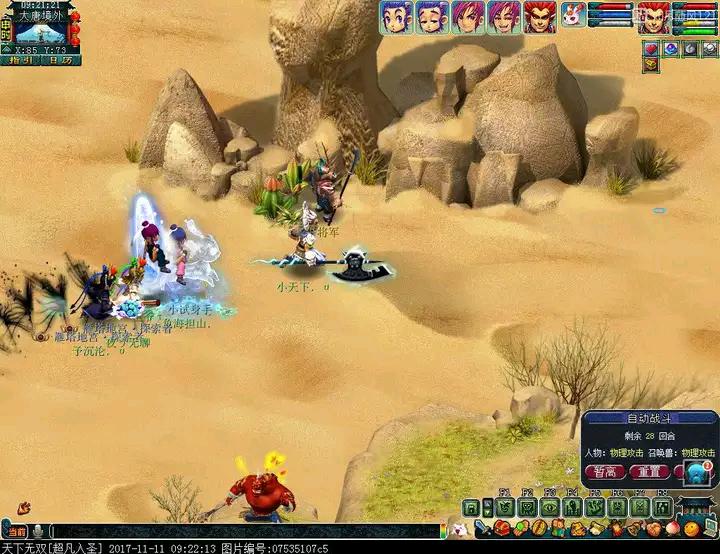Click the 大唐境外 minimap thumbnail
This screenshot has width=720, height=554.
(x=42, y=28)
